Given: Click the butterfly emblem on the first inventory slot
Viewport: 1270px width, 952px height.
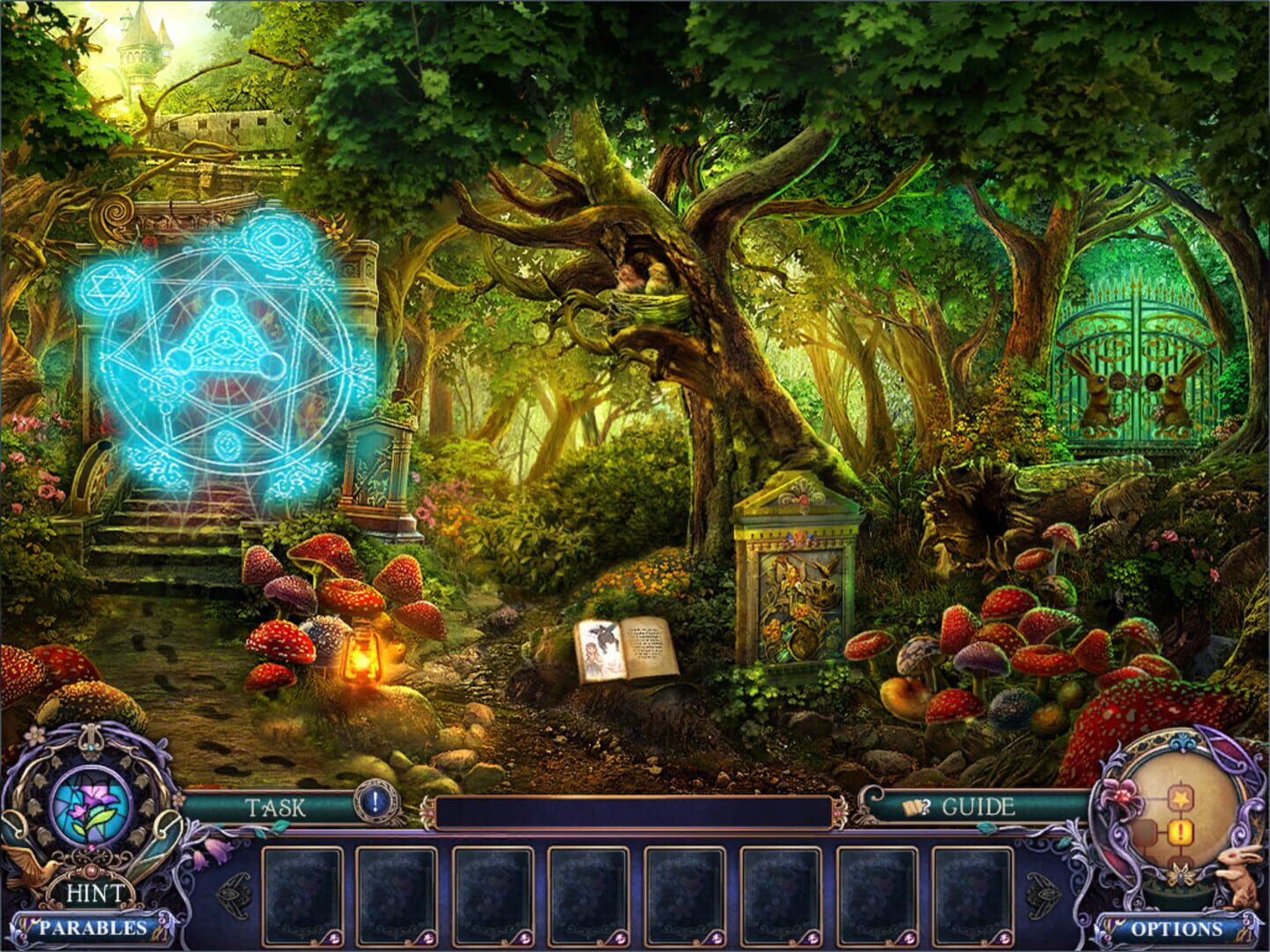Looking at the screenshot, I should coord(331,938).
